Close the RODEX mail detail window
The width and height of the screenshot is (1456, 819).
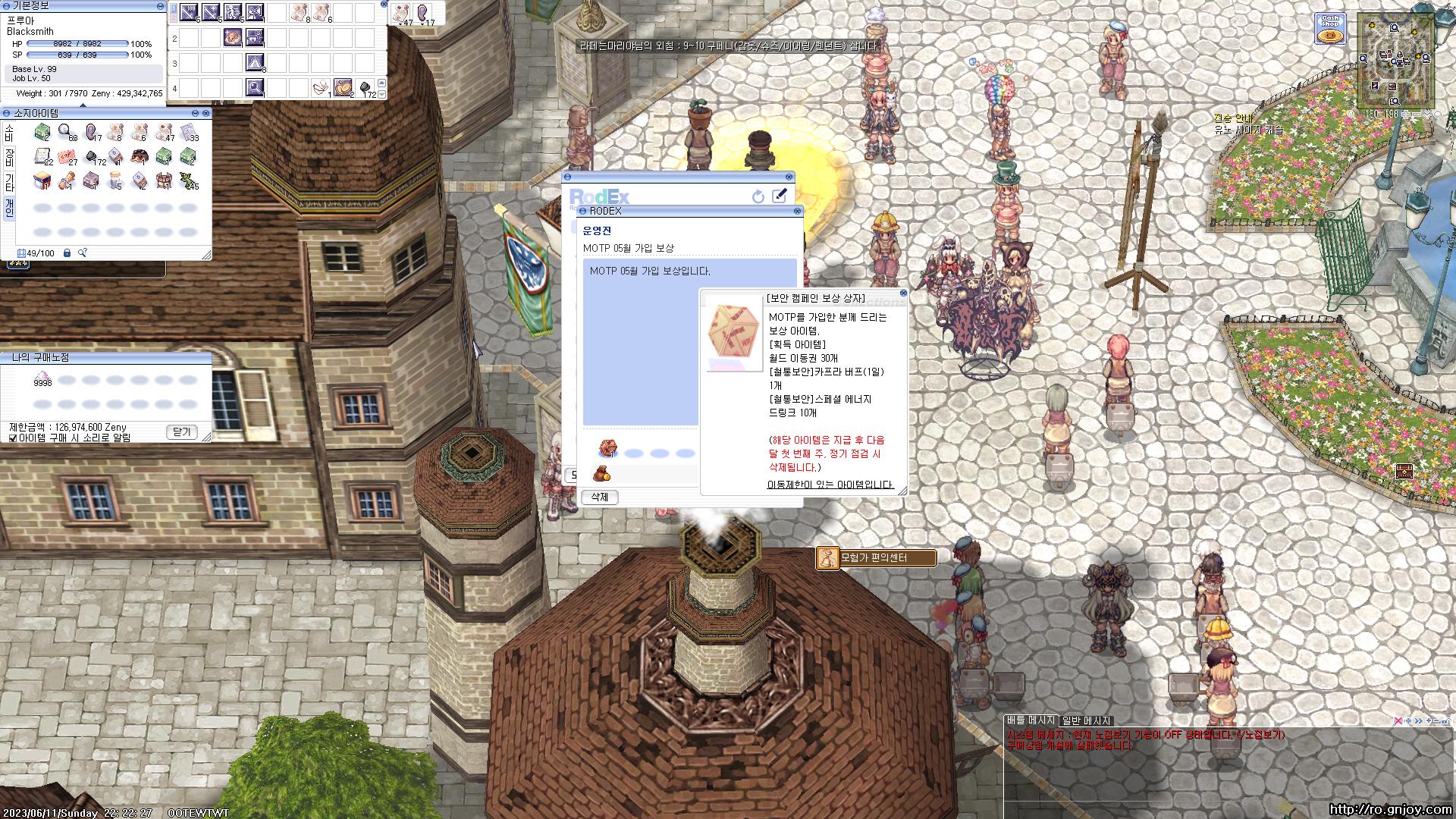797,212
